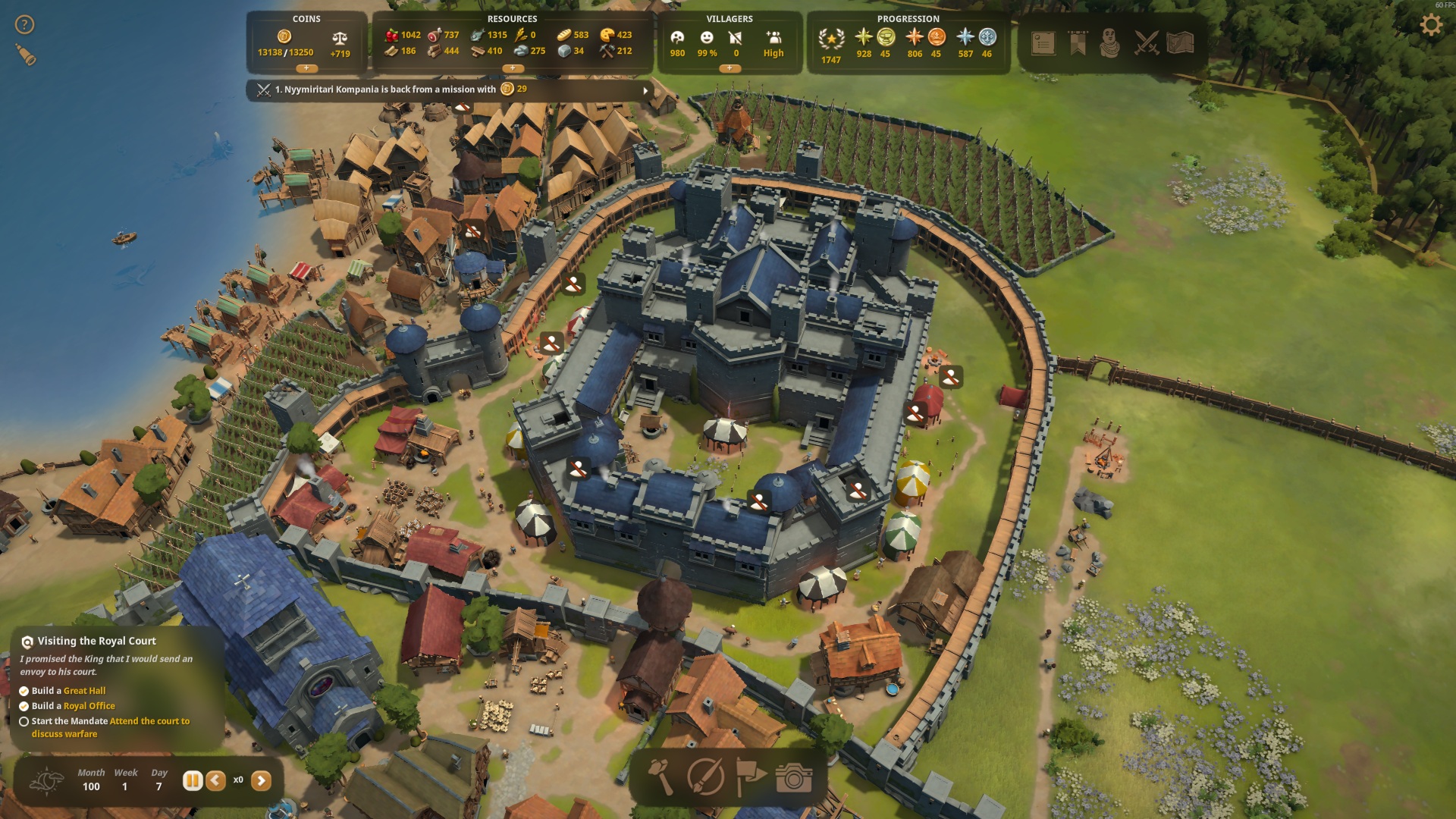Open the crossed swords military menu
This screenshot has width=1456, height=819.
(x=1146, y=43)
